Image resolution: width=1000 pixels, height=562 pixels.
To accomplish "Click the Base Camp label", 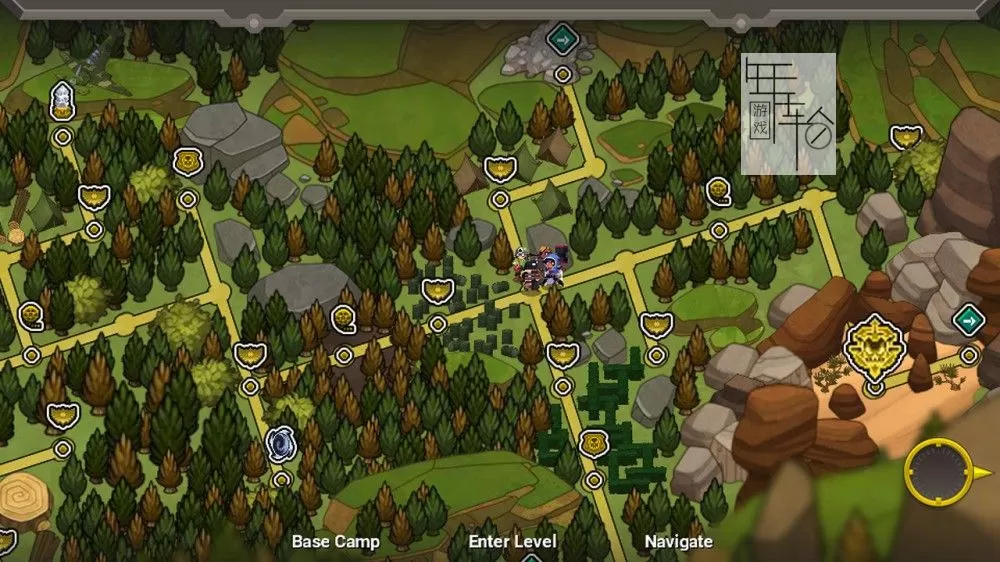I will coord(335,542).
